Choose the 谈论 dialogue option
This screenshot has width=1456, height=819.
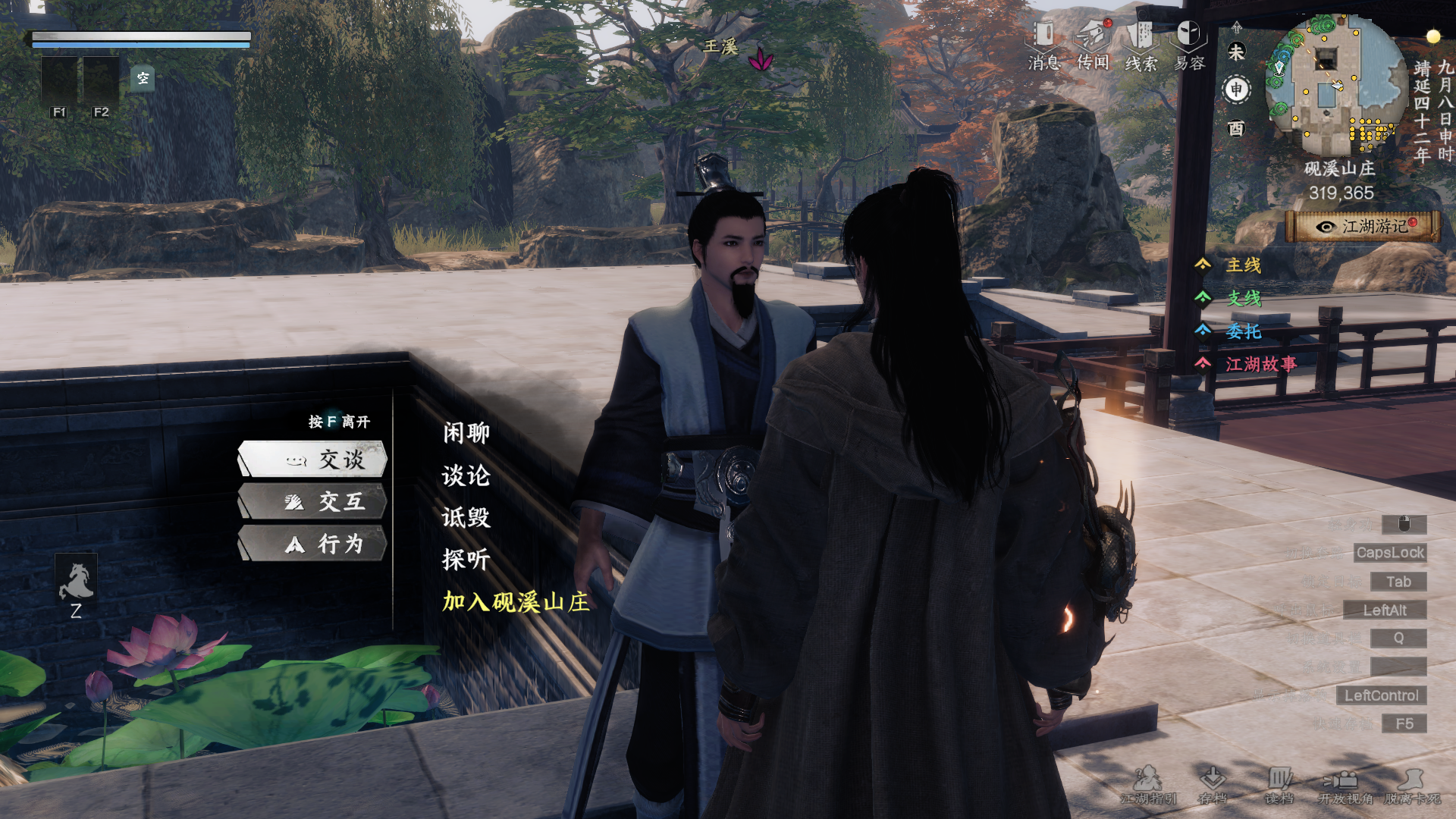pyautogui.click(x=466, y=475)
